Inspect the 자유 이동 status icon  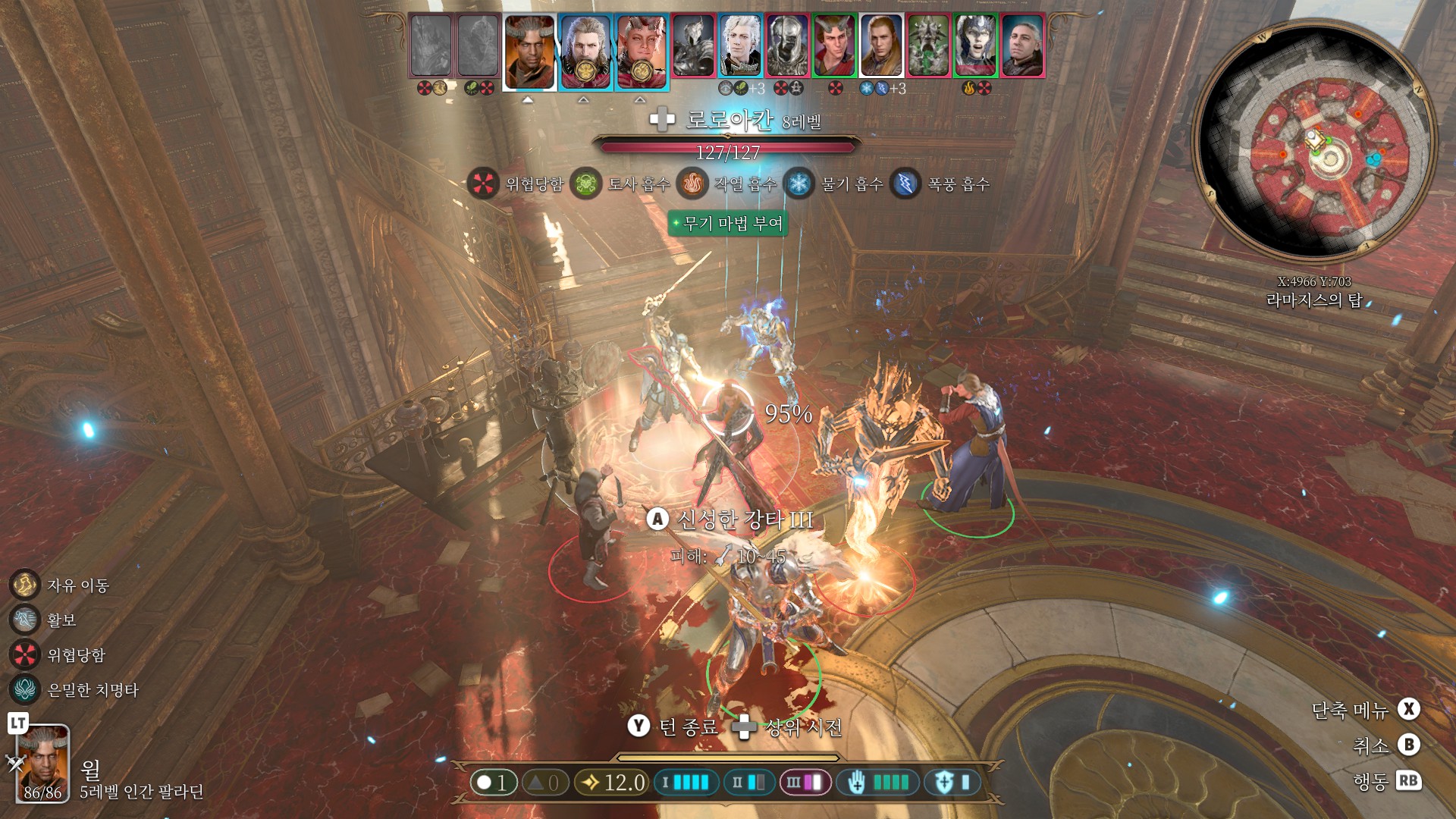(25, 585)
